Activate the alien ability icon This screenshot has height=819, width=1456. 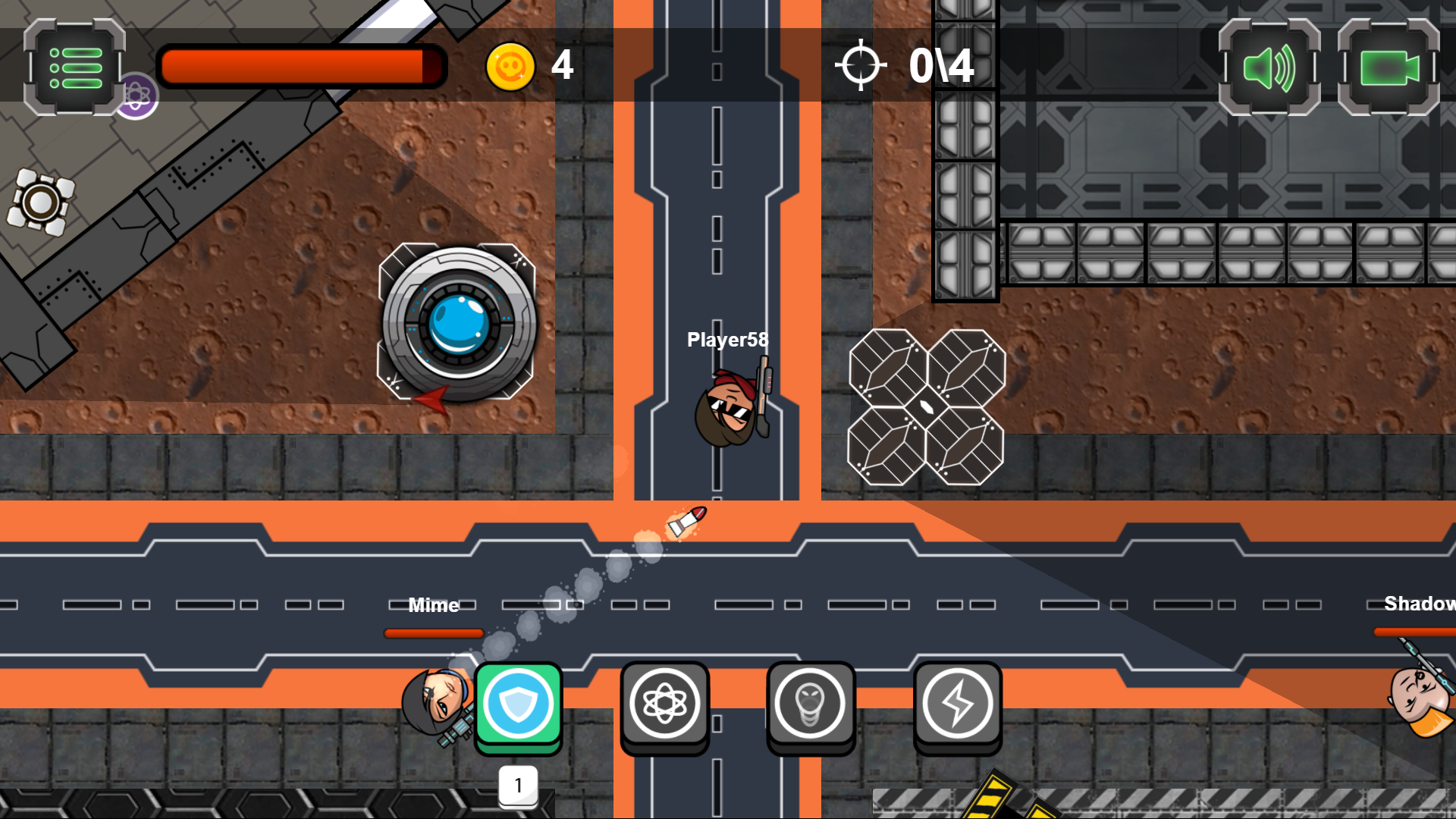click(x=811, y=704)
